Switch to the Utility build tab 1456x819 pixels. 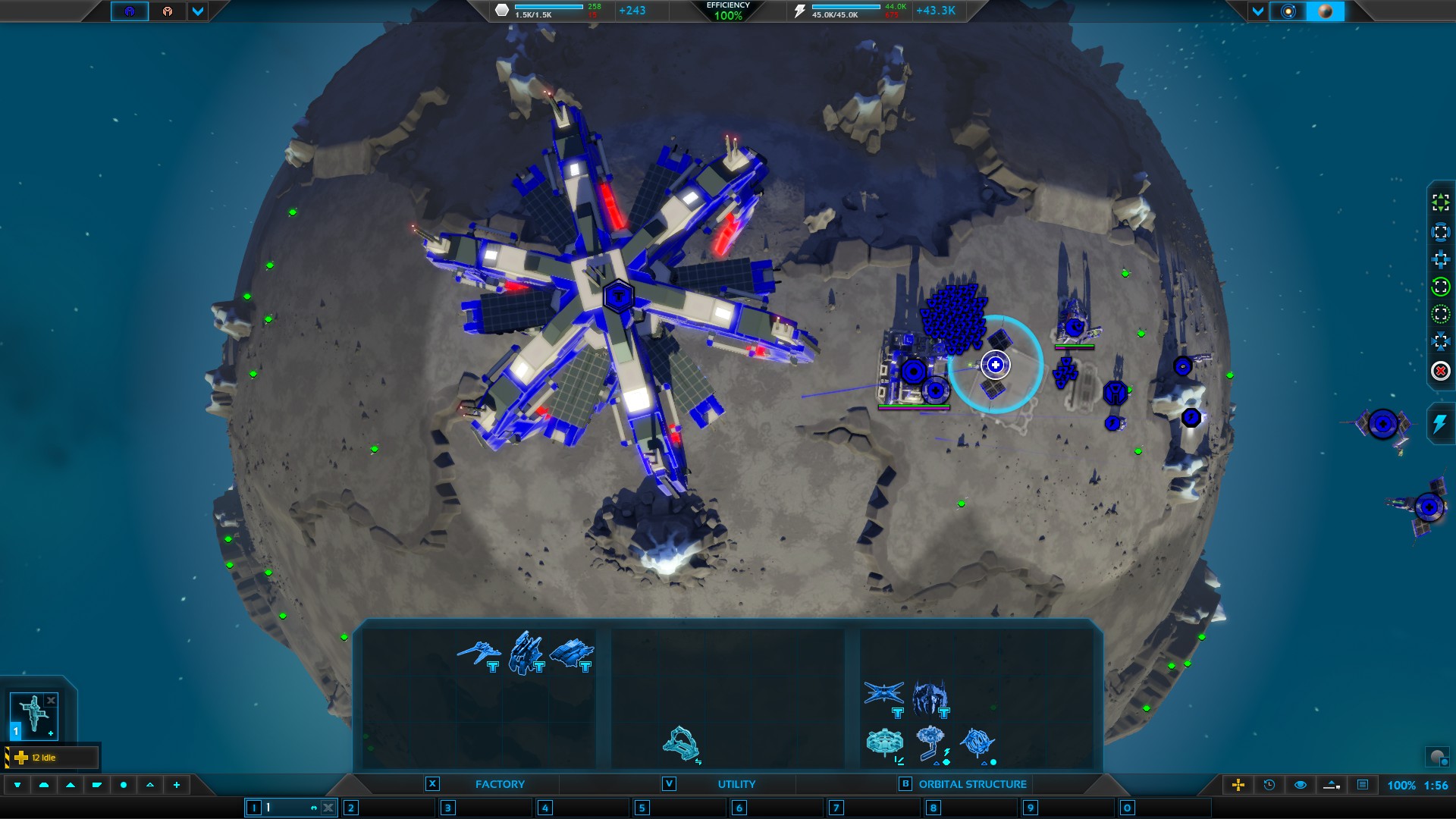coord(736,784)
